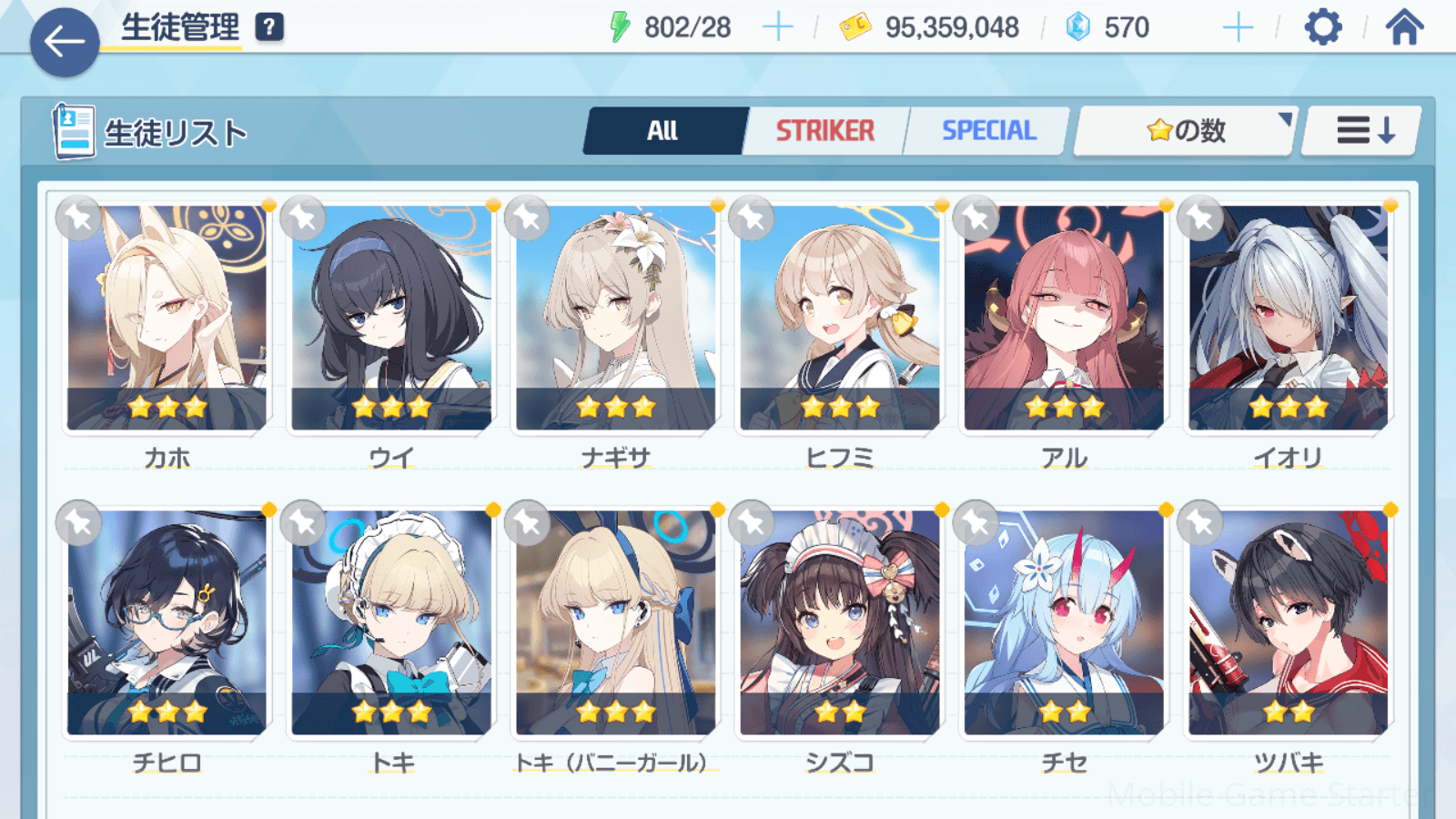Toggle the sort order arrow button
1456x819 pixels.
point(1363,131)
